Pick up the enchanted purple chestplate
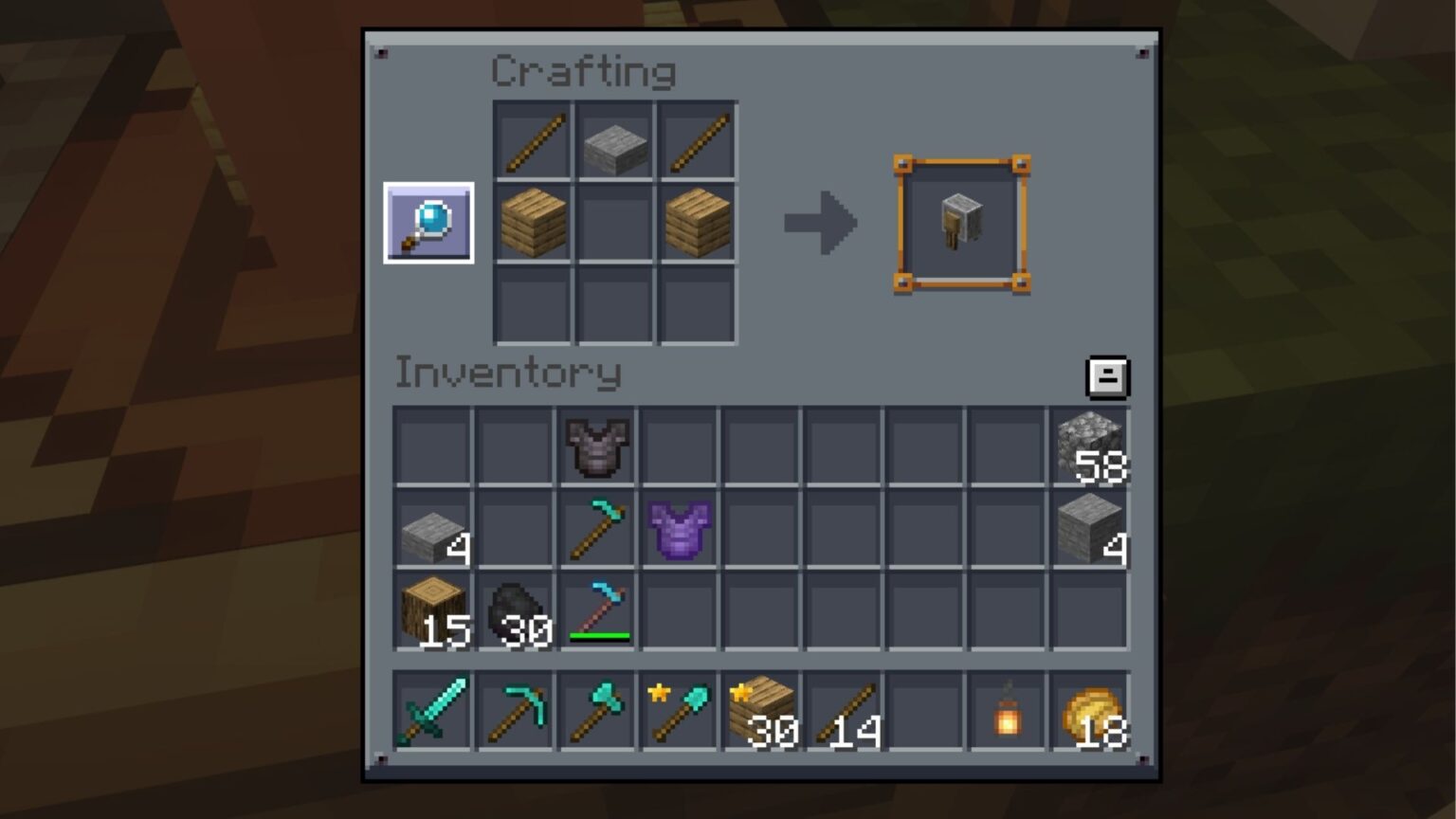1456x819 pixels. click(680, 529)
